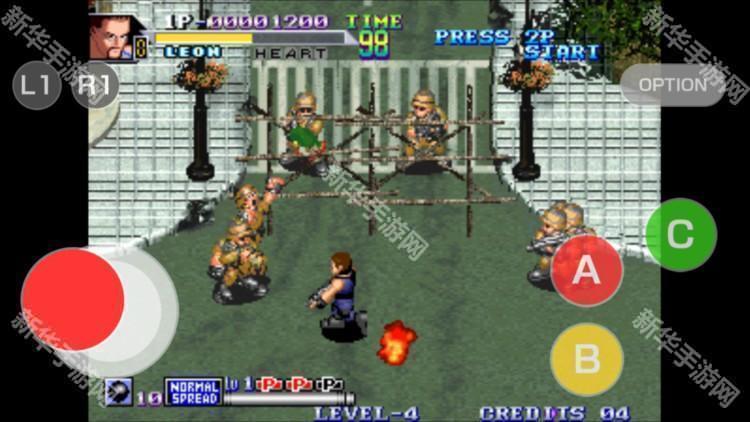Tap the R1 shoulder button
Viewport: 750px width, 422px height.
(95, 85)
